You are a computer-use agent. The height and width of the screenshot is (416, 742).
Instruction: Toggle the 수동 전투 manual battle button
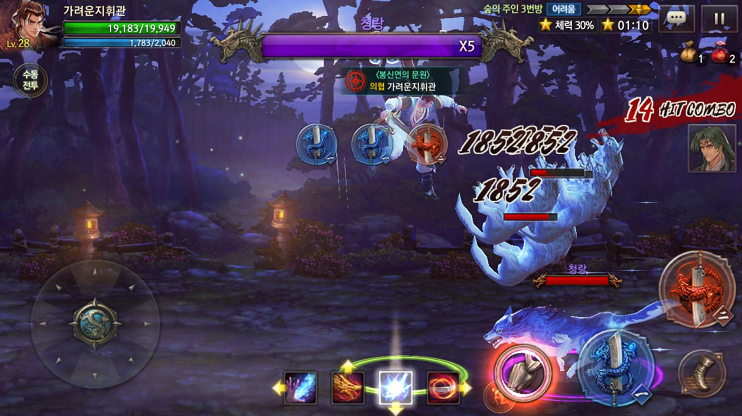(31, 80)
